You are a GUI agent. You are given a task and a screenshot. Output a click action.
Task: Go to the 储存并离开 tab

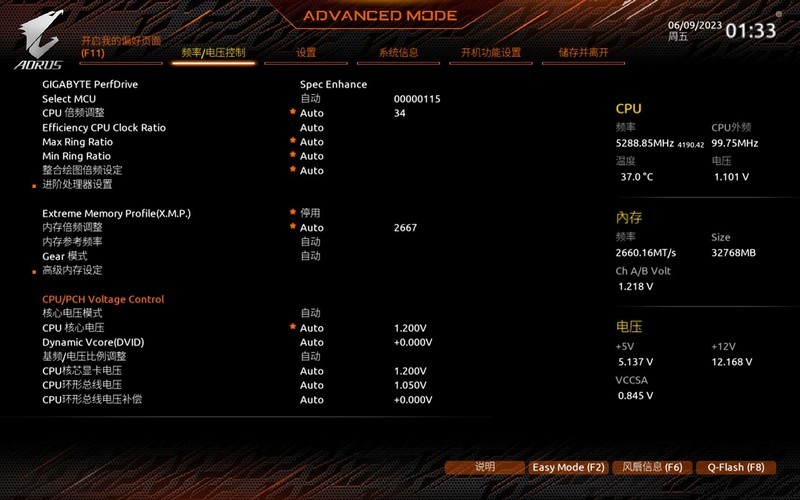point(583,53)
